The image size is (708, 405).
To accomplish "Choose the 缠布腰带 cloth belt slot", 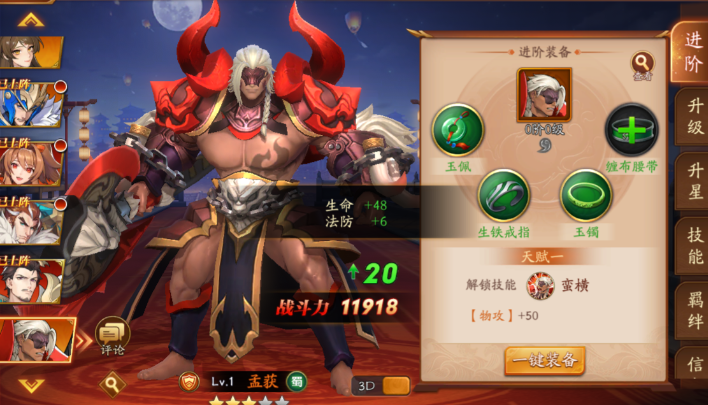I will point(632,130).
